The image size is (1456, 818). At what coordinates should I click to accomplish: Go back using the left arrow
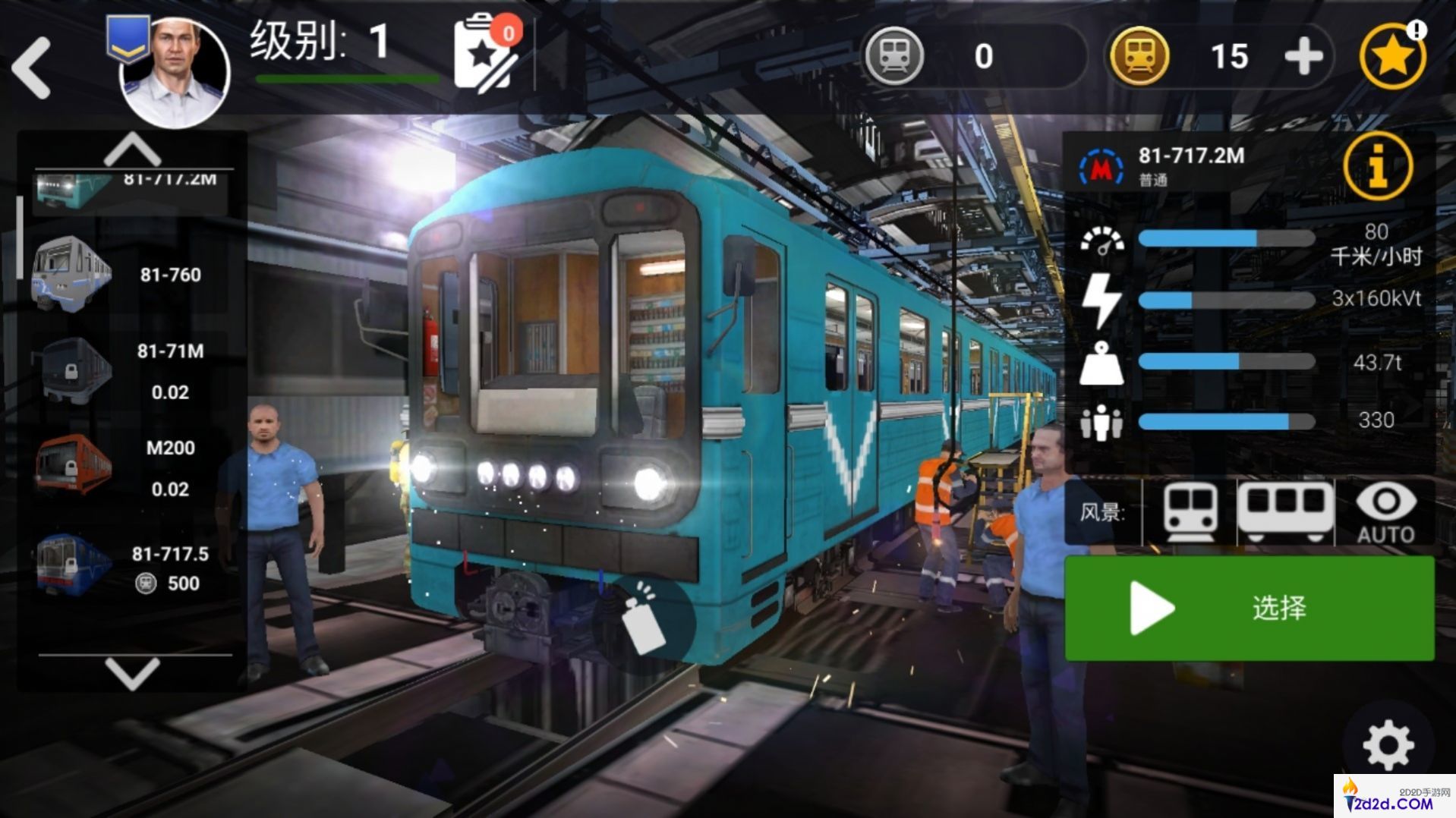pyautogui.click(x=32, y=68)
